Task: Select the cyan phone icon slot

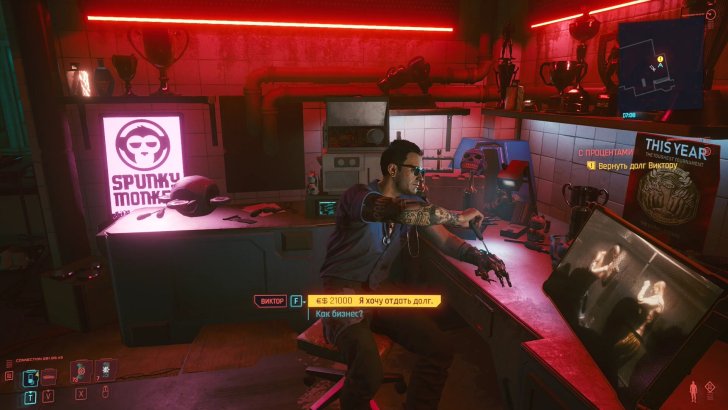Action: pyautogui.click(x=31, y=376)
